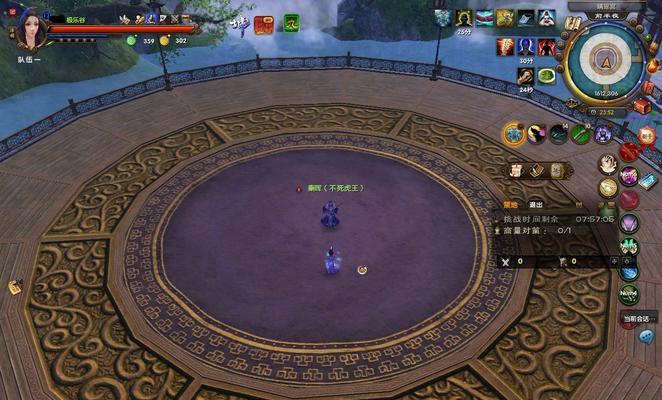Click the plus button in tracker panel
The width and height of the screenshot is (662, 400).
pos(613,261)
